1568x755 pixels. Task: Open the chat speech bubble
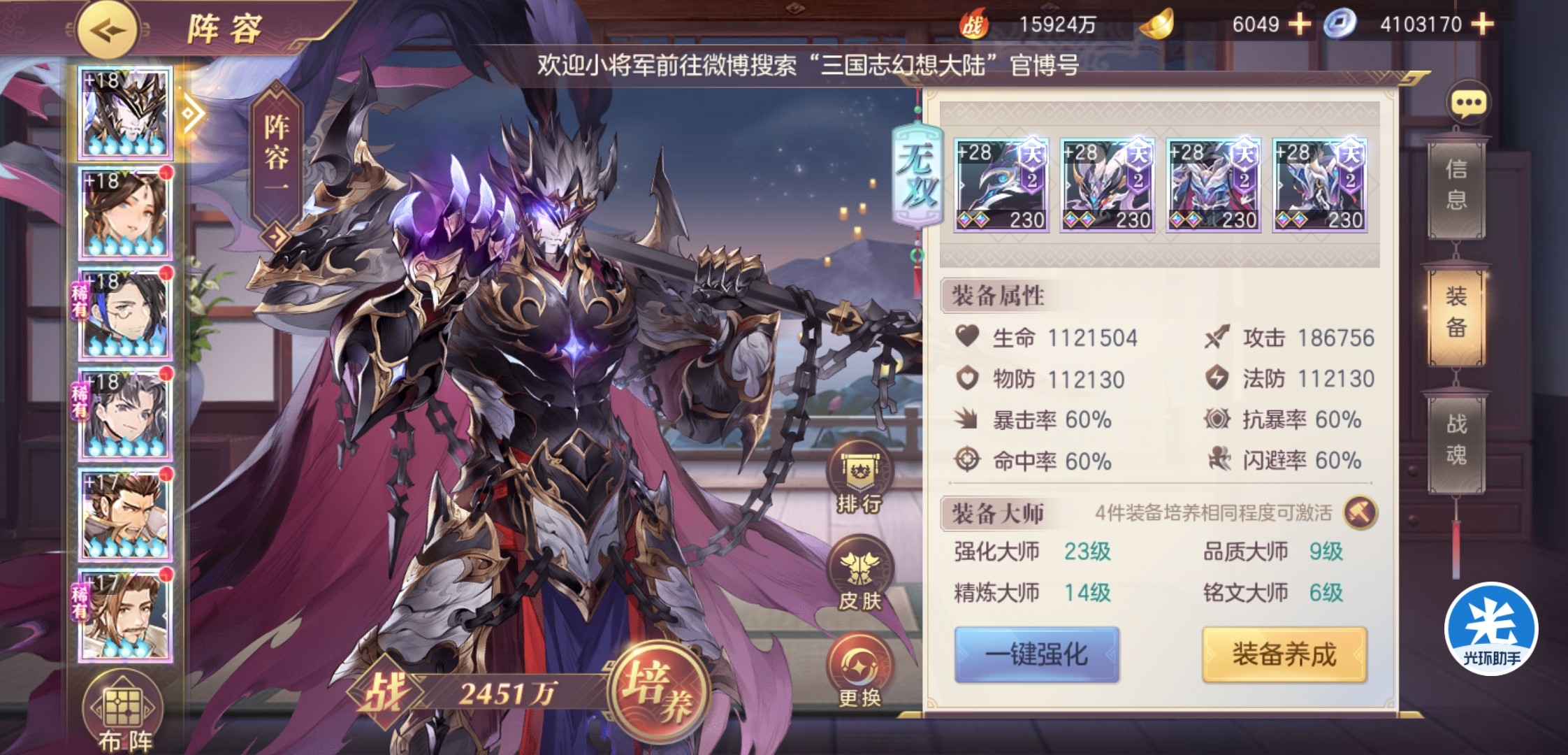coord(1468,104)
